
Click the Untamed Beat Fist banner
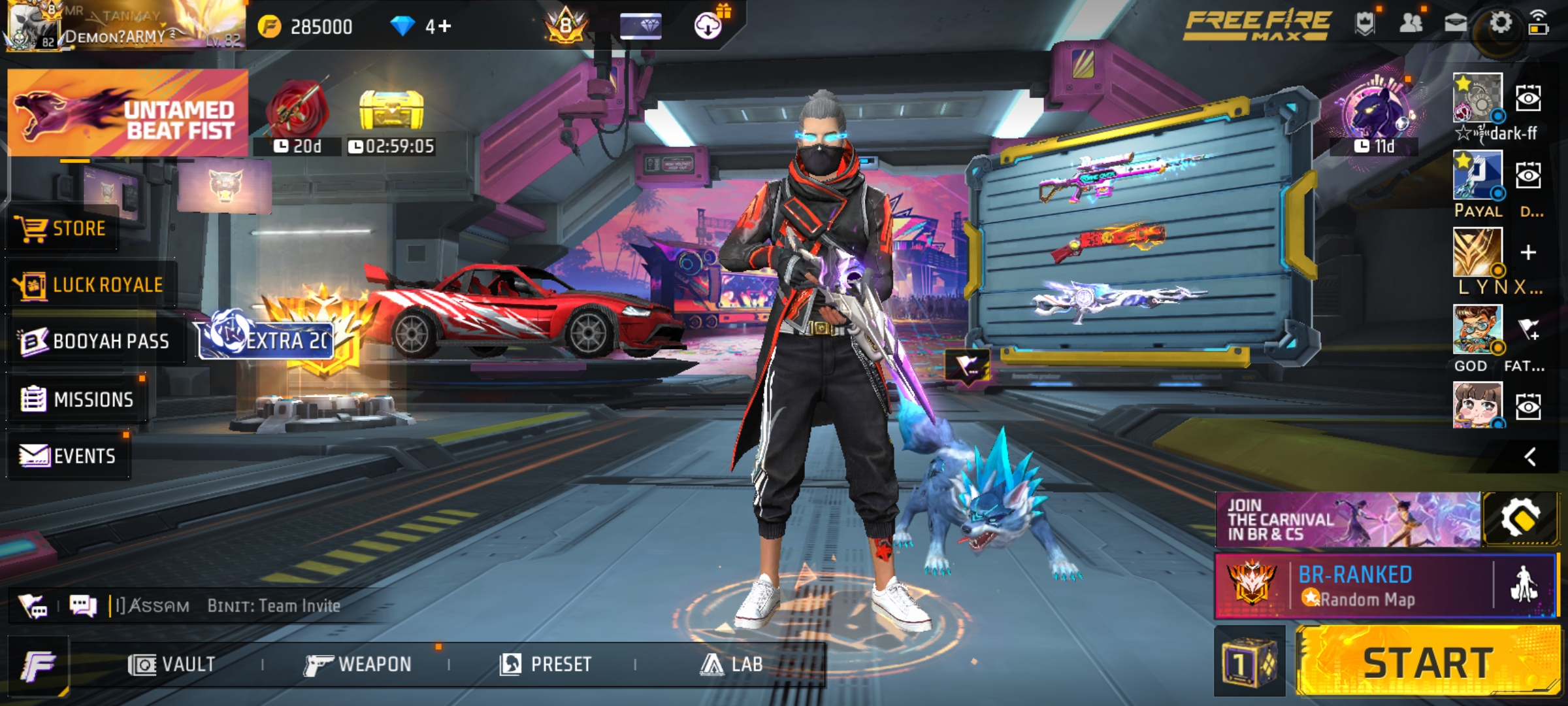pyautogui.click(x=128, y=112)
